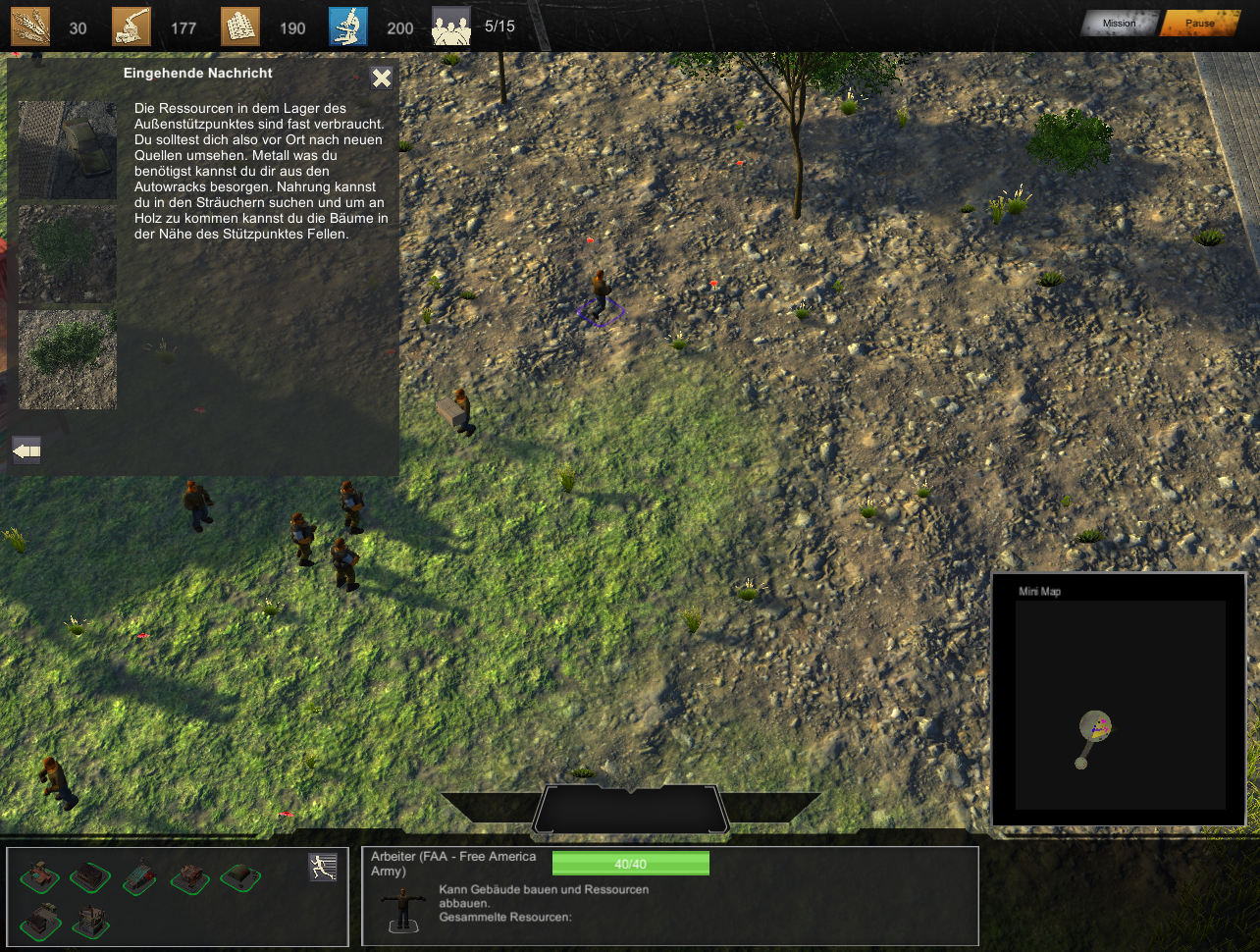Select the dark flat-roofed building icon
Screen dimensions: 1260x952
click(x=91, y=876)
